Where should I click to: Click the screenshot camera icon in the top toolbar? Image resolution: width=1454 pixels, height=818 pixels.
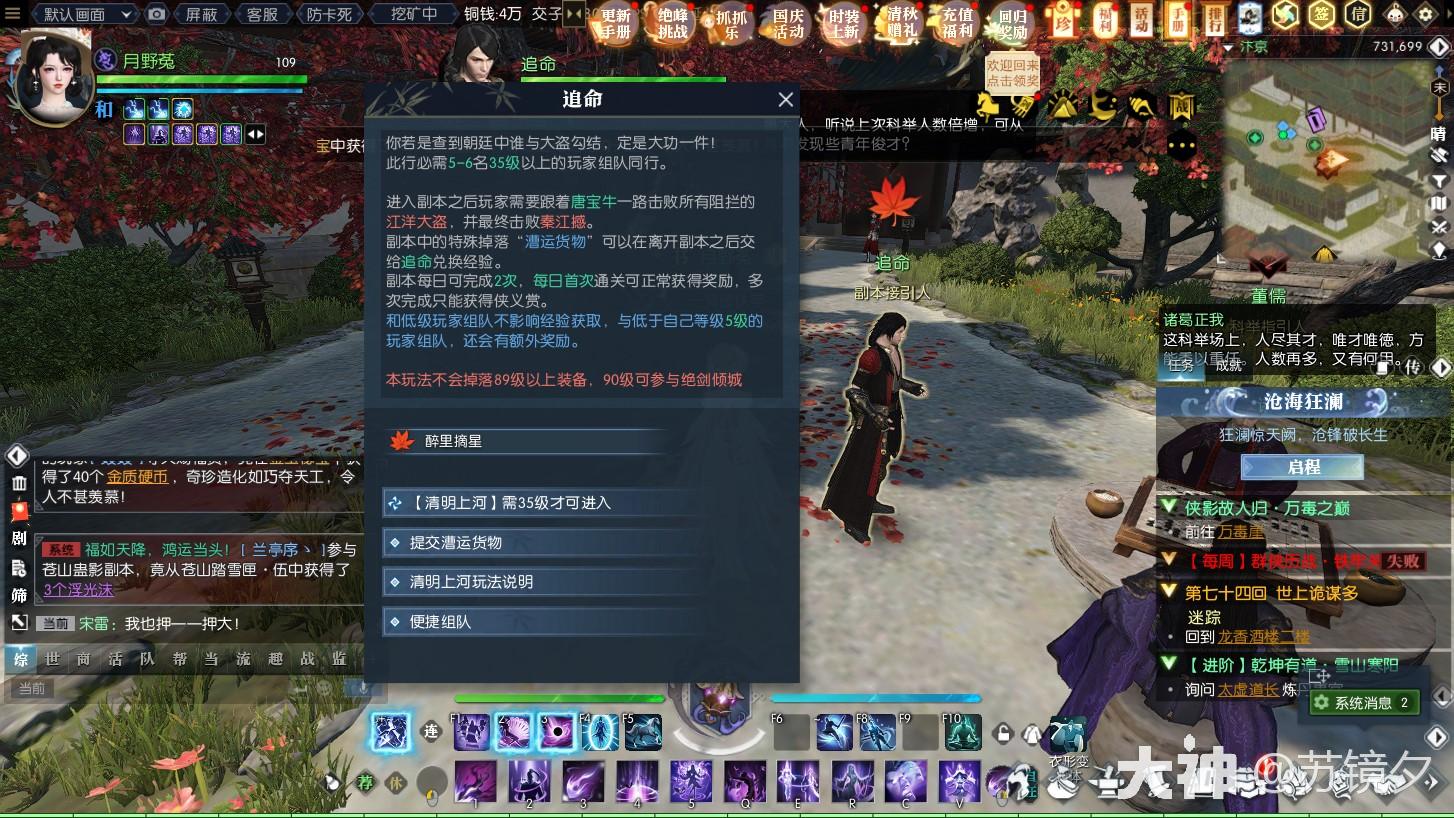click(156, 14)
